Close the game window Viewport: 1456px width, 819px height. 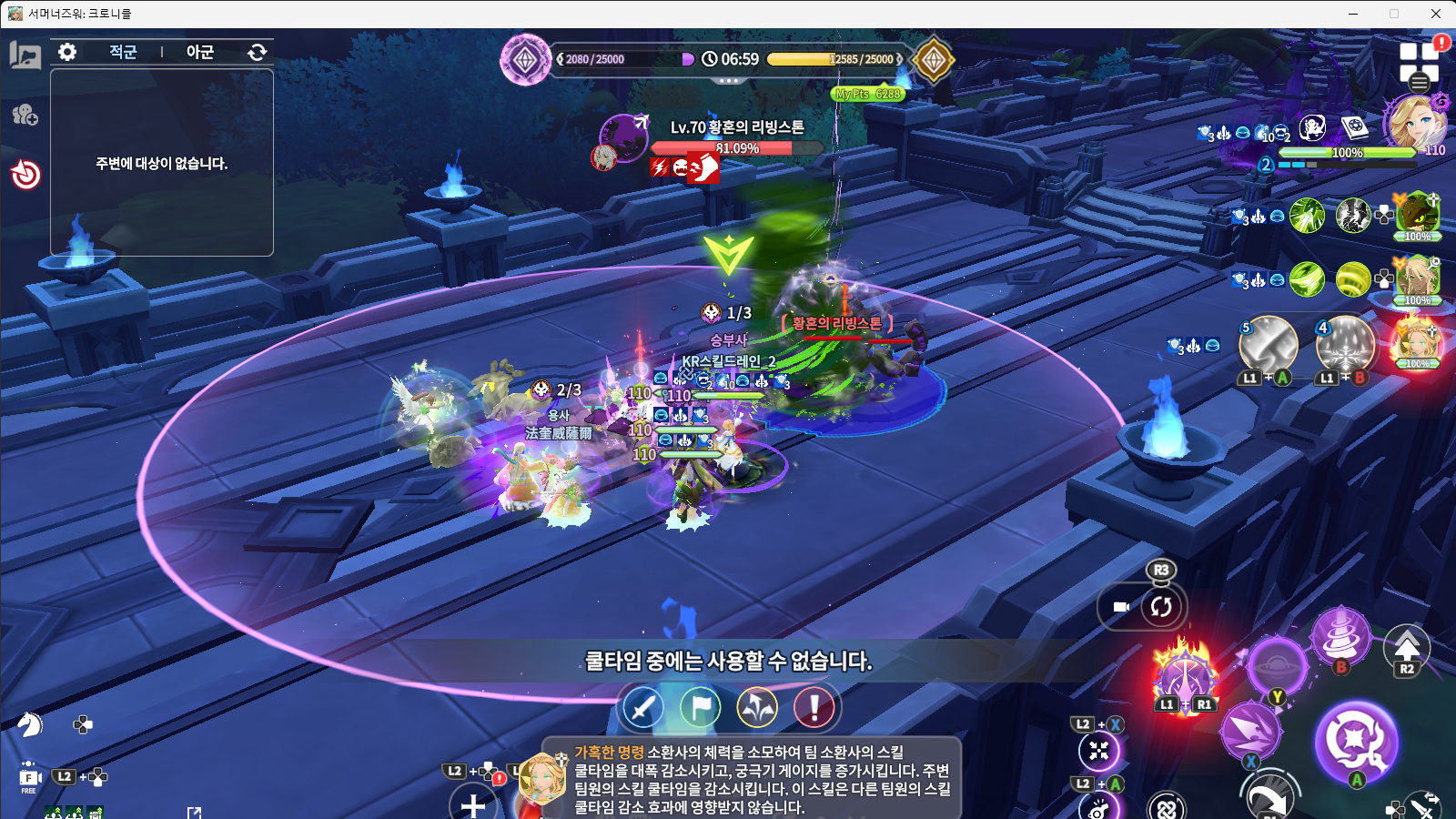1435,14
